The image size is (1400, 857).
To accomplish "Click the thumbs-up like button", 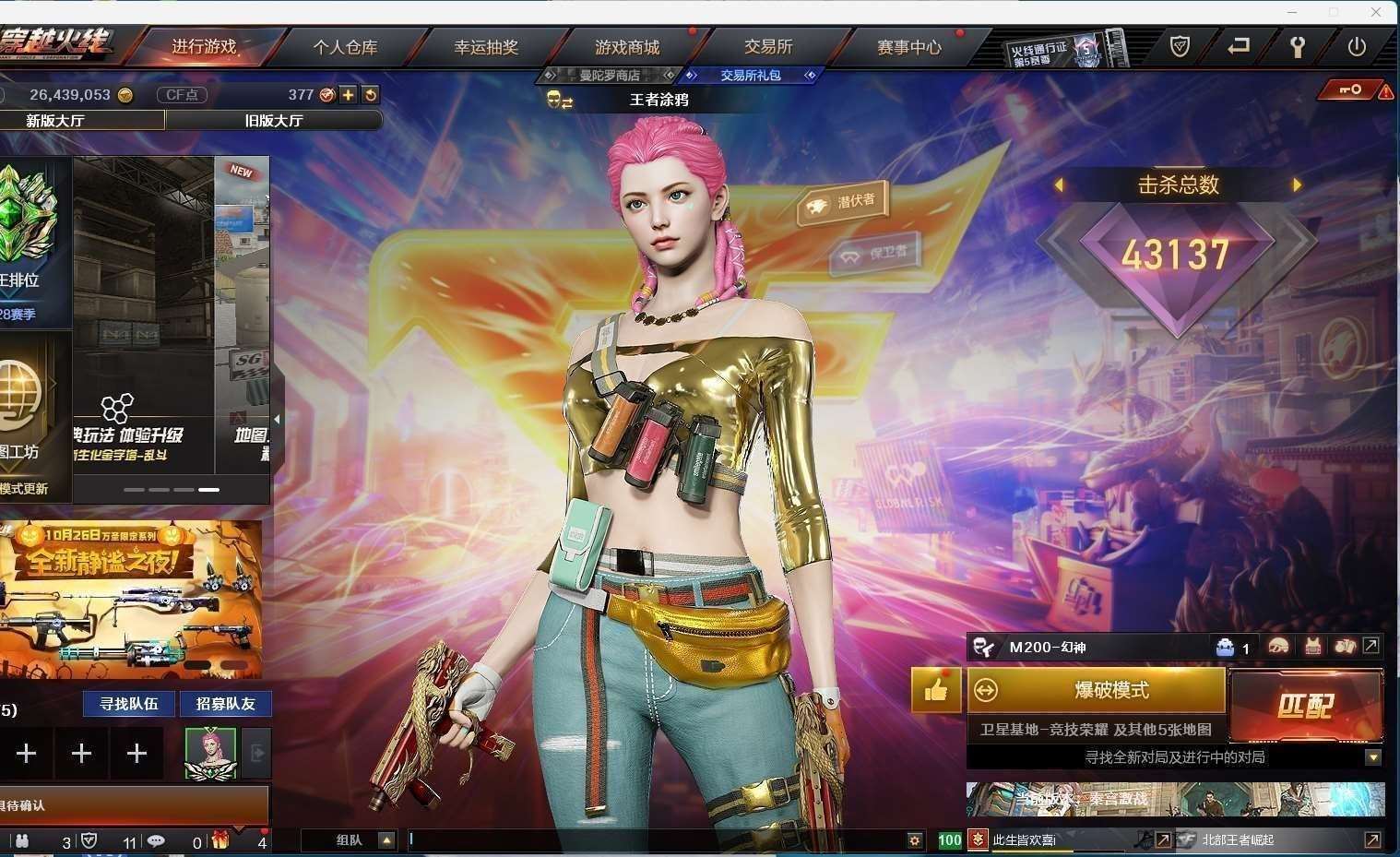I will point(935,690).
